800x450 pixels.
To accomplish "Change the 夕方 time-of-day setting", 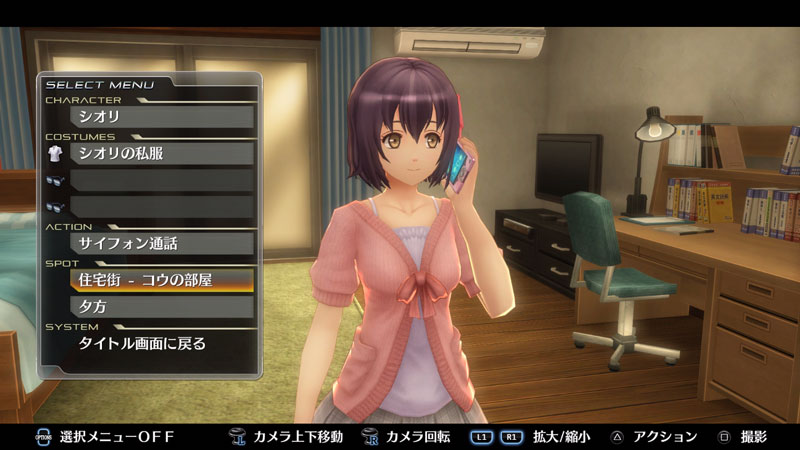I will pyautogui.click(x=160, y=307).
